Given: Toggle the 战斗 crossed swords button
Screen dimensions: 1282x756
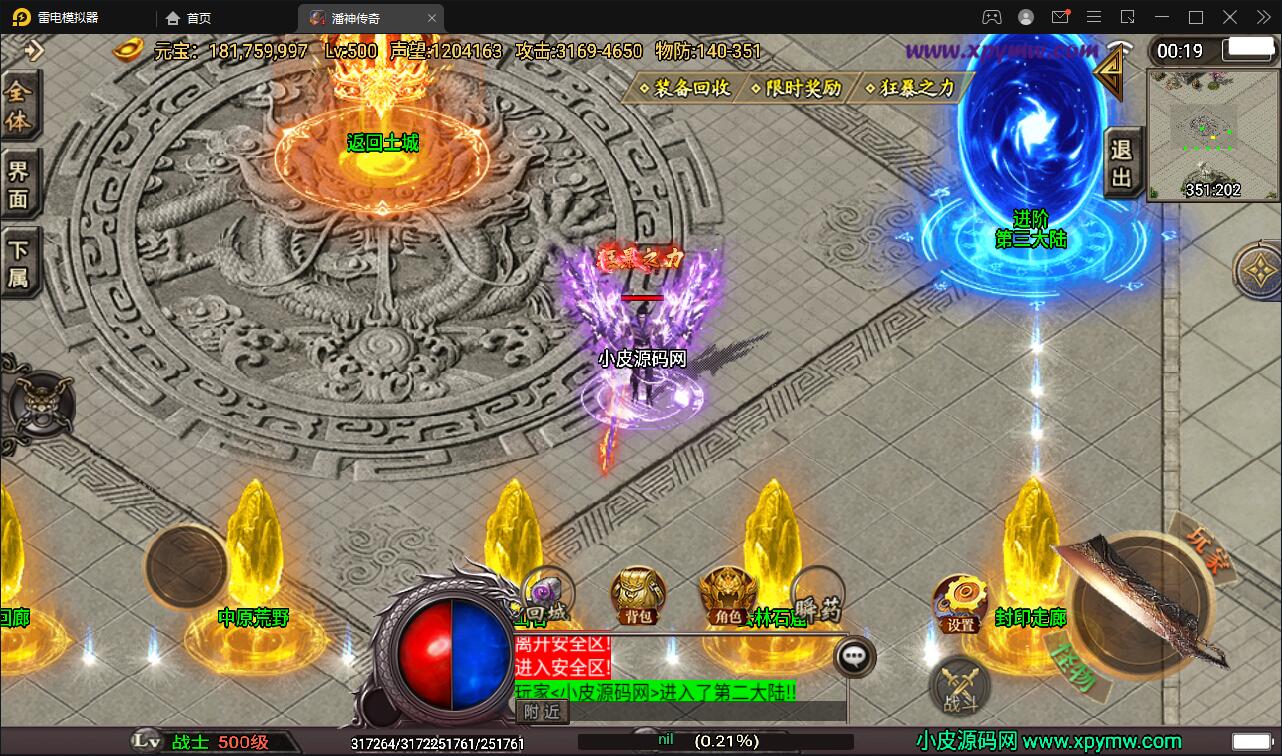Looking at the screenshot, I should [961, 687].
